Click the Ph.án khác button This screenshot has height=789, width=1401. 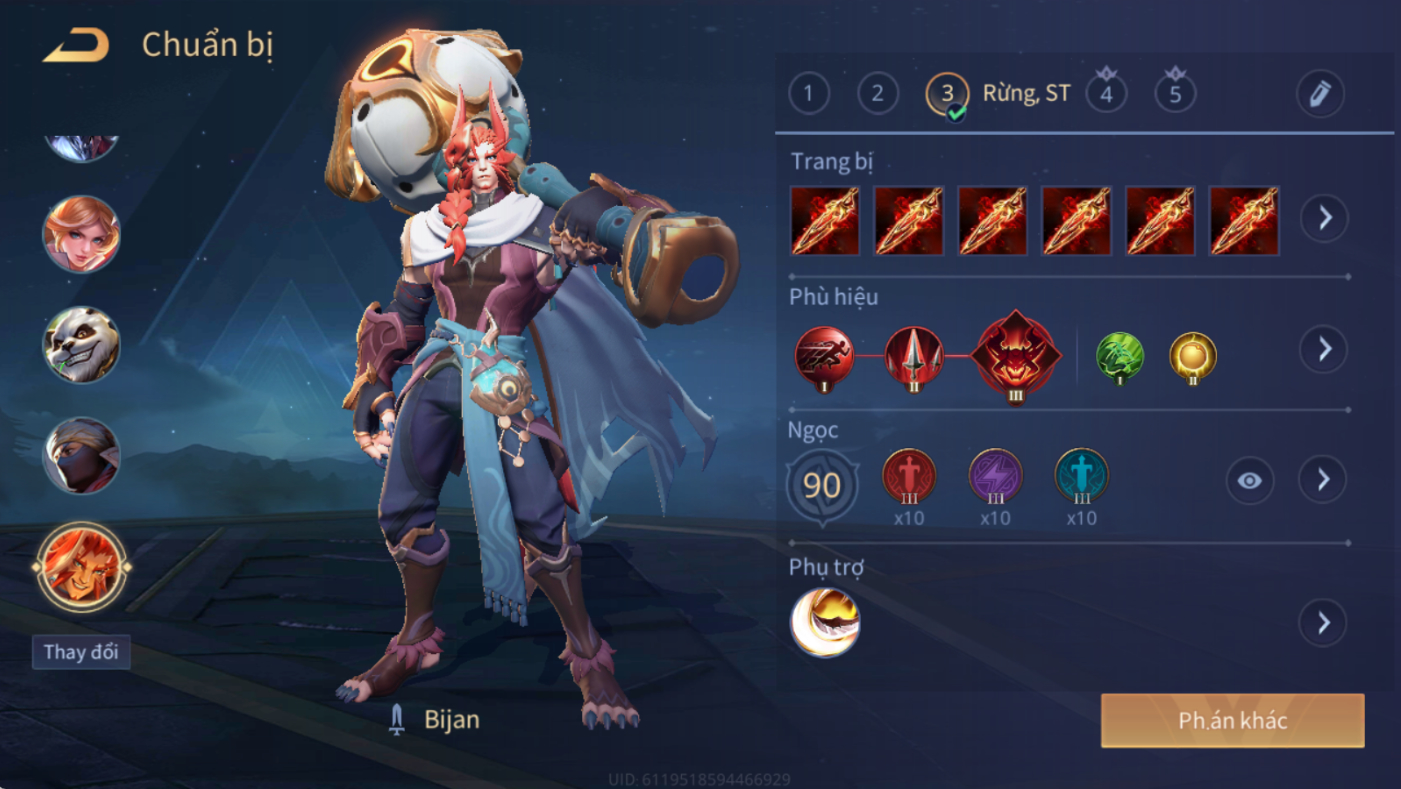pos(1232,721)
